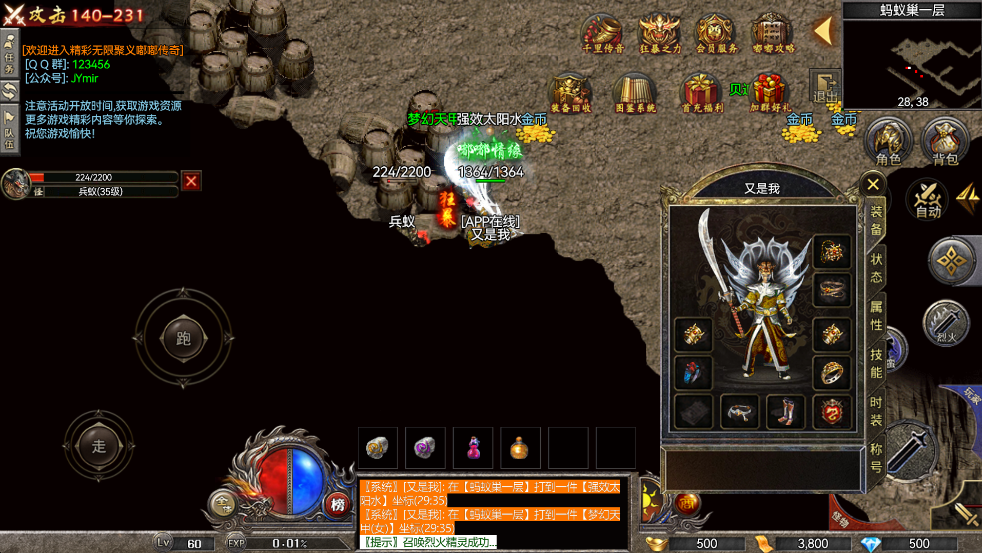The width and height of the screenshot is (982, 553).
Task: Open the 加群好礼 gift icon
Action: click(x=770, y=92)
